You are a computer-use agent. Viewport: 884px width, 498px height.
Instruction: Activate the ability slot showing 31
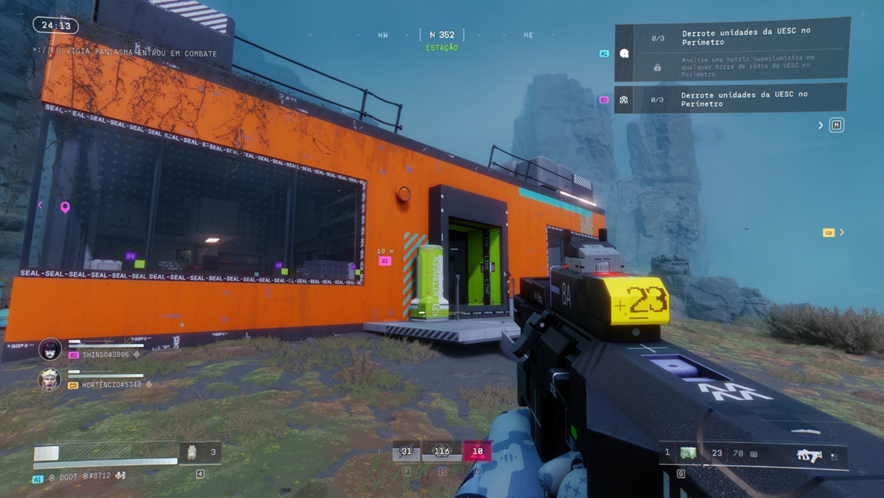coord(406,452)
